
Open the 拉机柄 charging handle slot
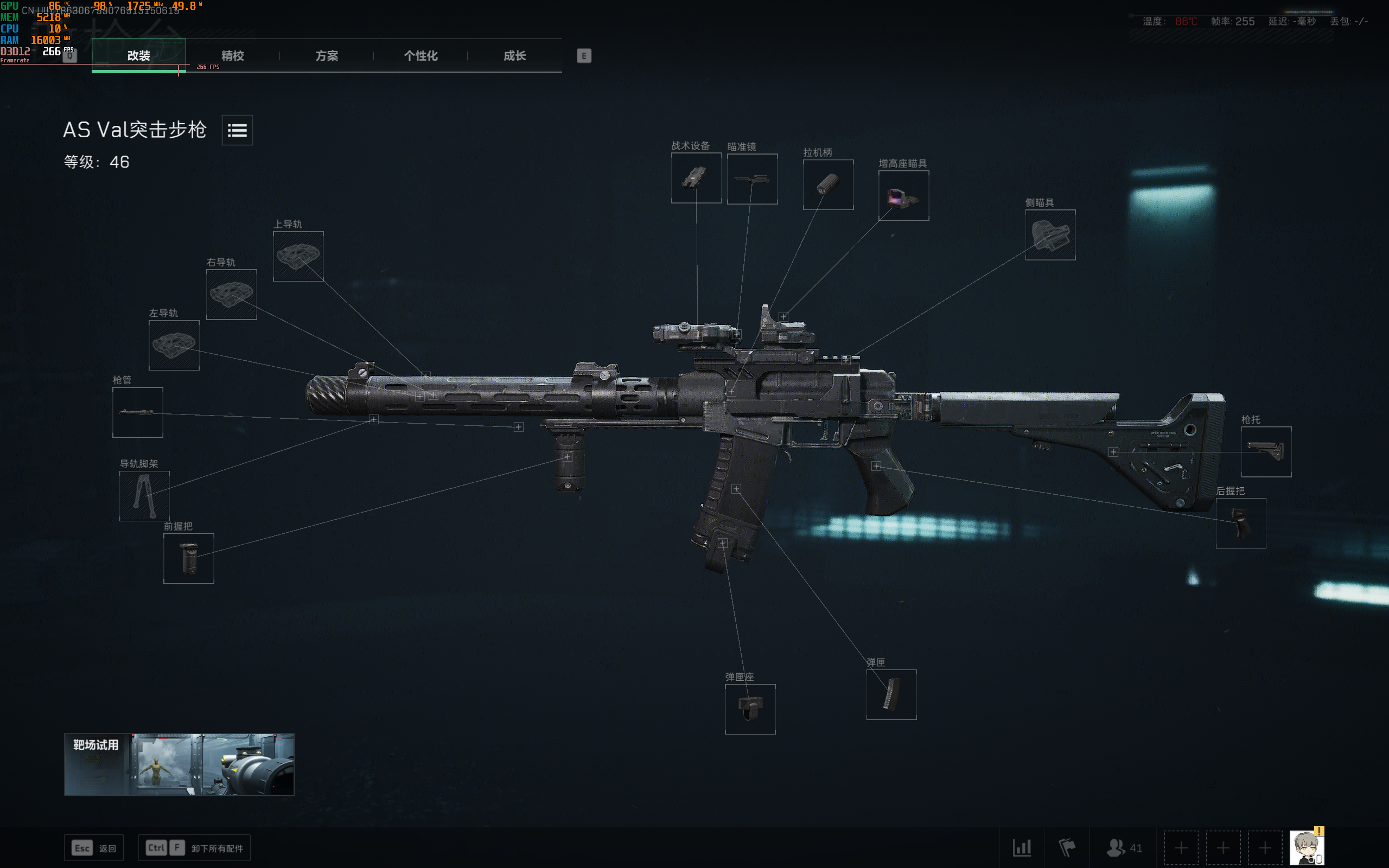827,185
